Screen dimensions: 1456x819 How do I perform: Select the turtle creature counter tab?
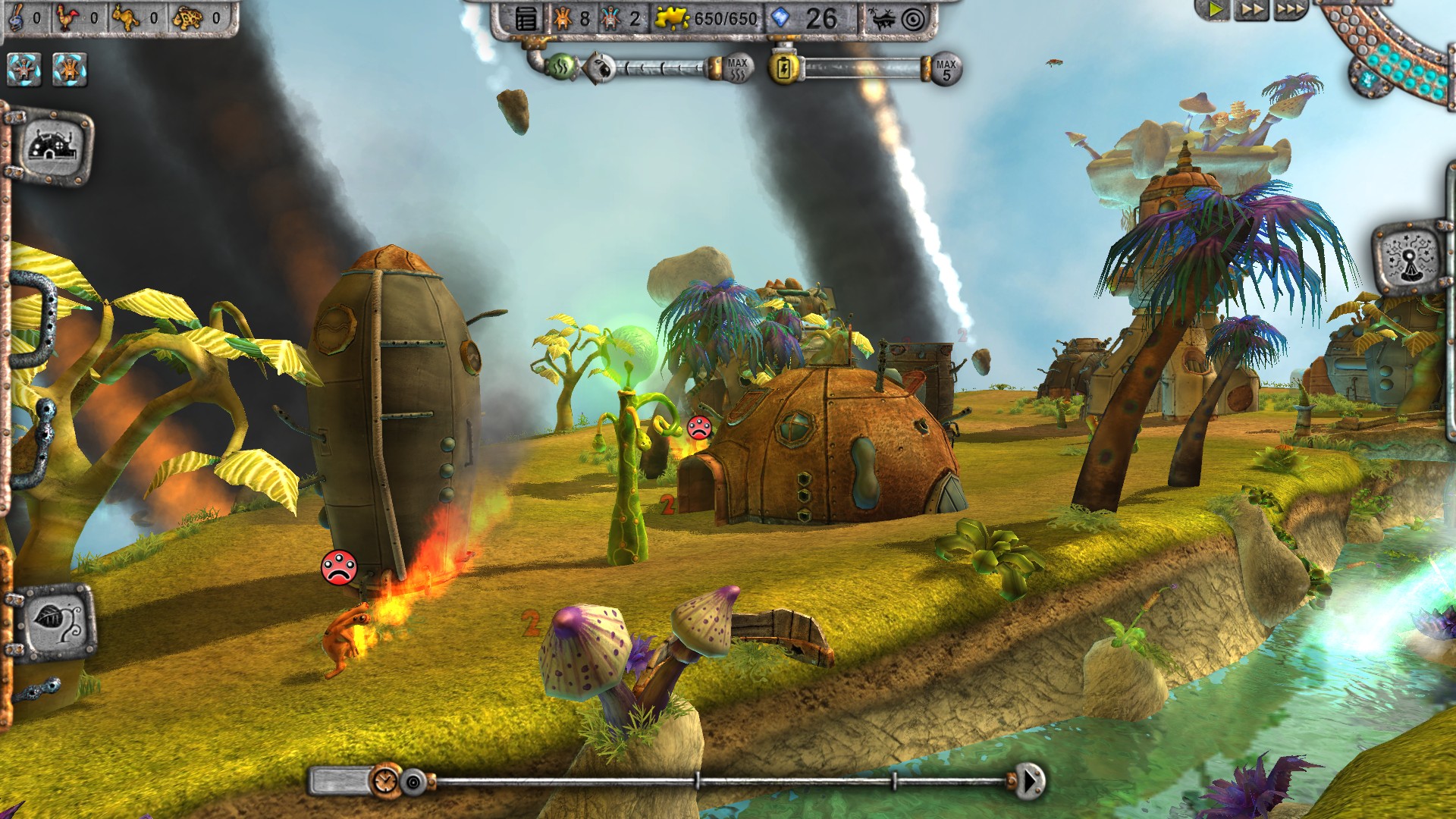pos(188,17)
